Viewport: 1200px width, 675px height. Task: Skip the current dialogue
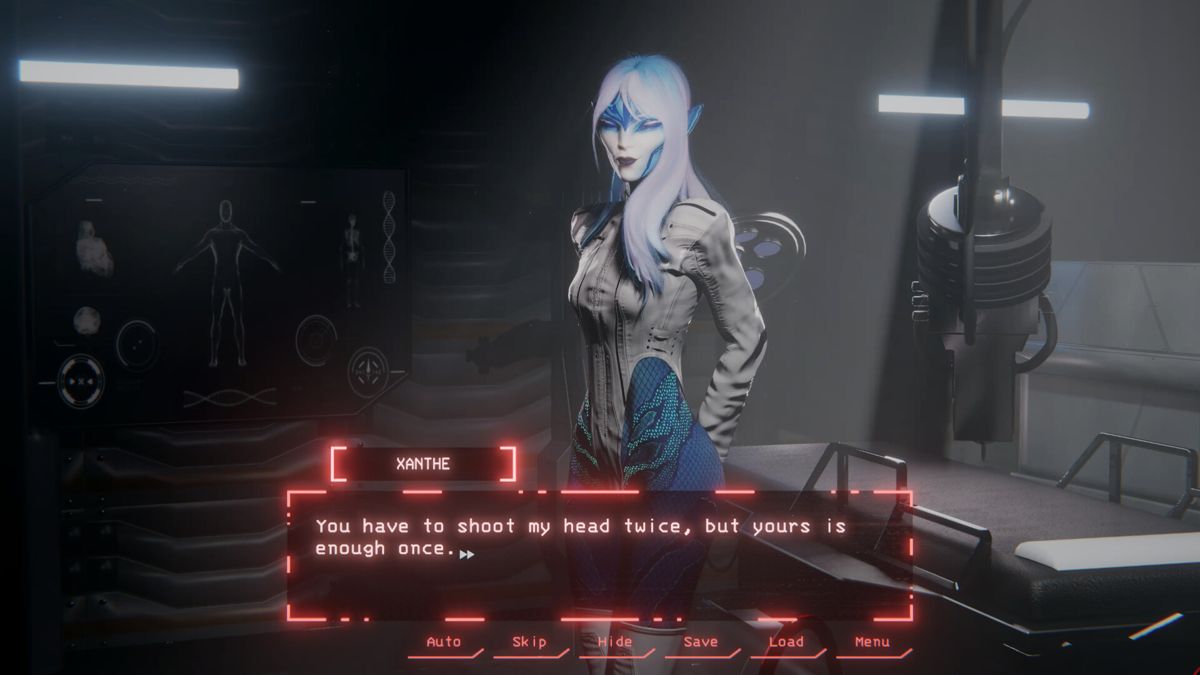(x=529, y=642)
